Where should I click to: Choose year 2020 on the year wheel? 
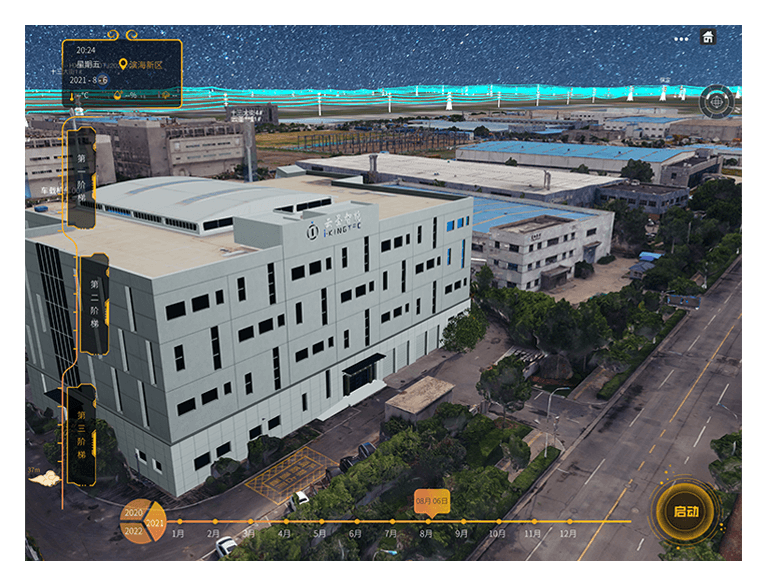coord(132,511)
